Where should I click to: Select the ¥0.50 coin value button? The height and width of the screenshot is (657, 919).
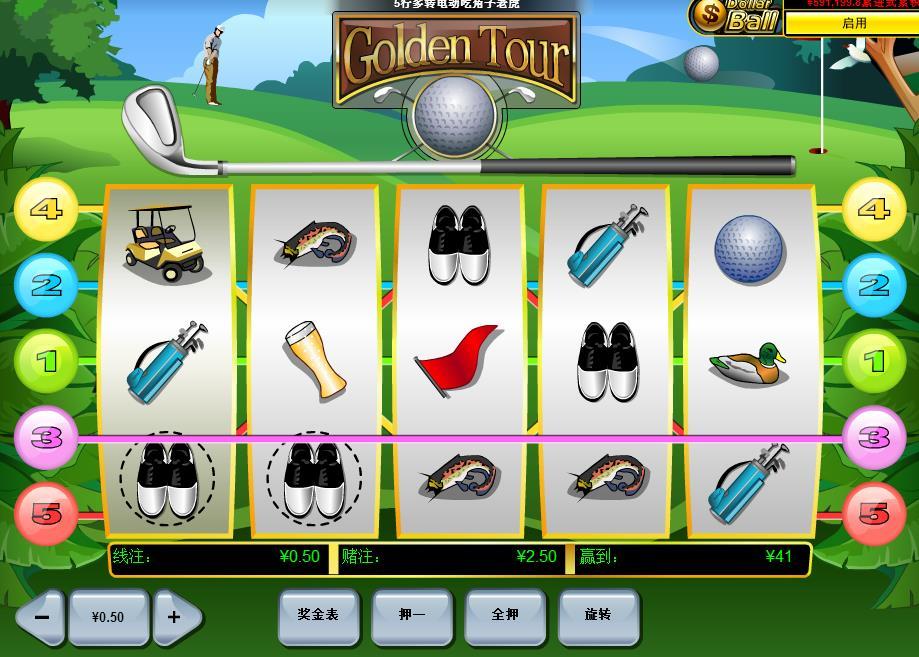pyautogui.click(x=108, y=617)
